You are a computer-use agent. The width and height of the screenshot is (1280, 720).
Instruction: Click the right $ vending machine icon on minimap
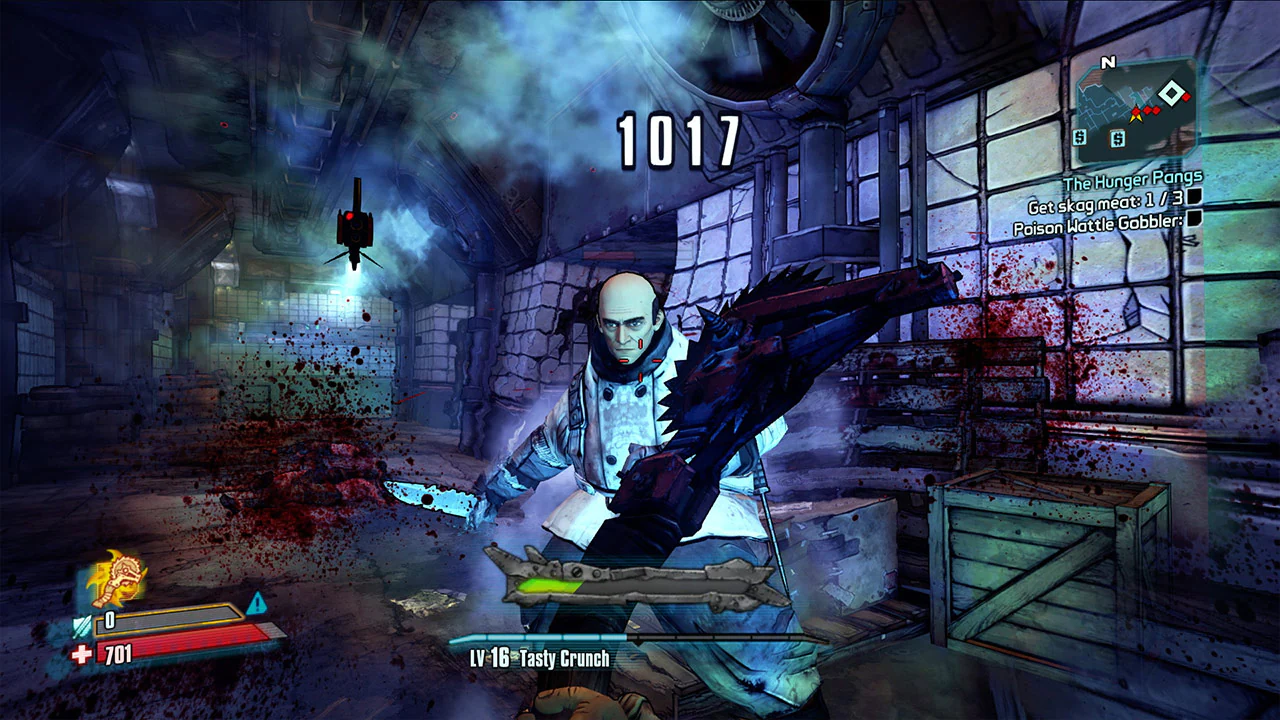(1117, 137)
